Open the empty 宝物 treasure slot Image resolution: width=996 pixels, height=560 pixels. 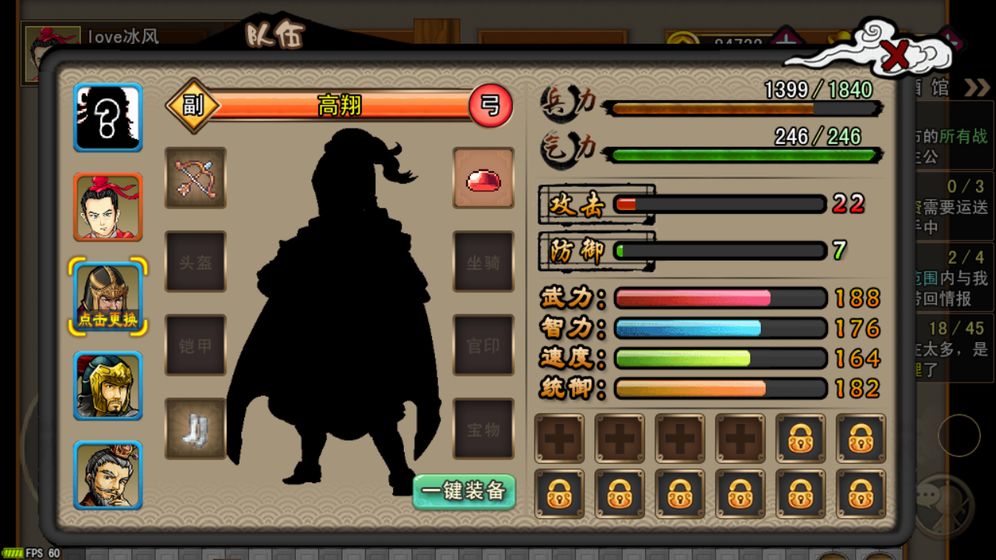pos(483,430)
